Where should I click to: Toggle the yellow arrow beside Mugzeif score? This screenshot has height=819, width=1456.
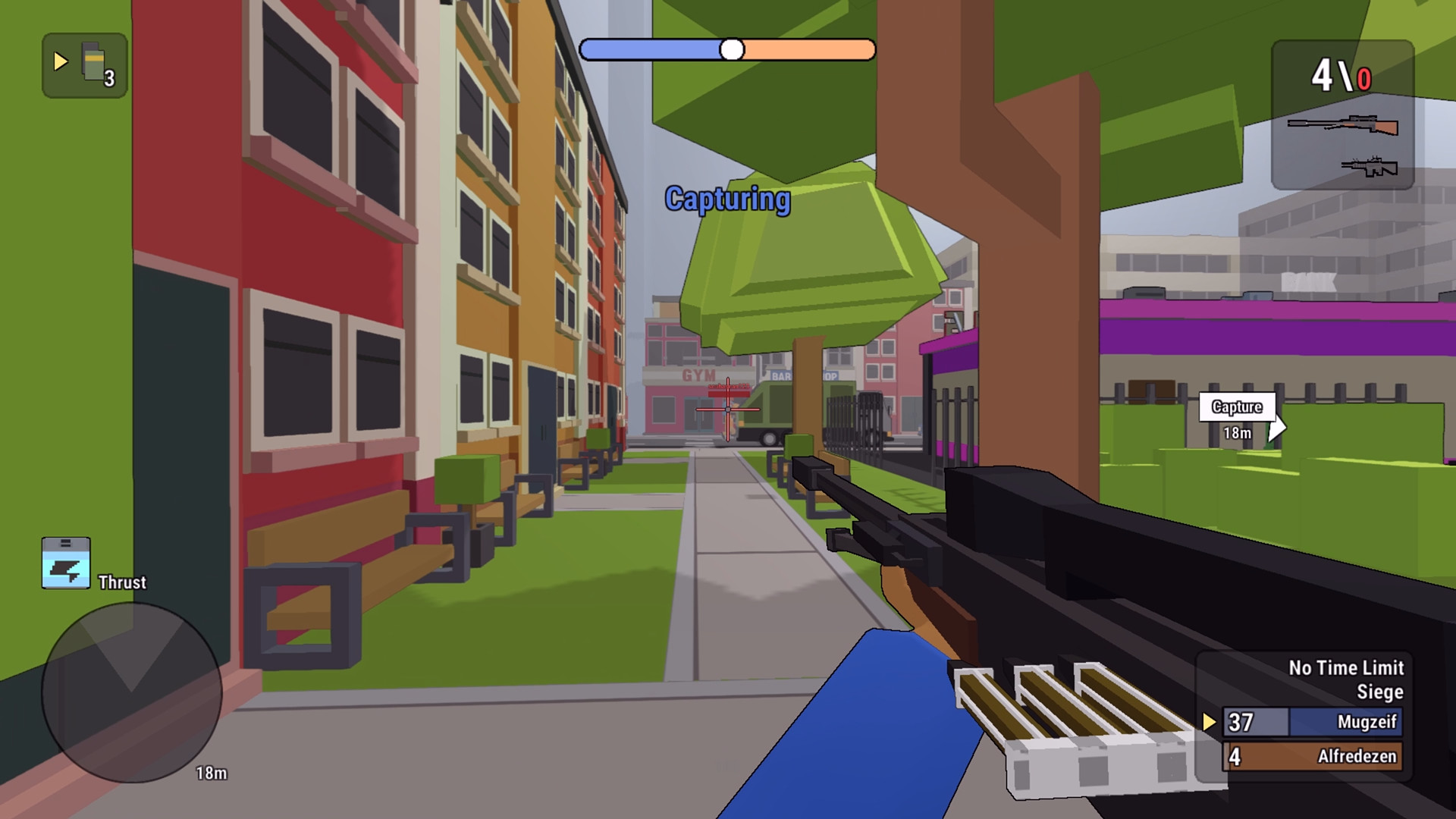tap(1207, 722)
